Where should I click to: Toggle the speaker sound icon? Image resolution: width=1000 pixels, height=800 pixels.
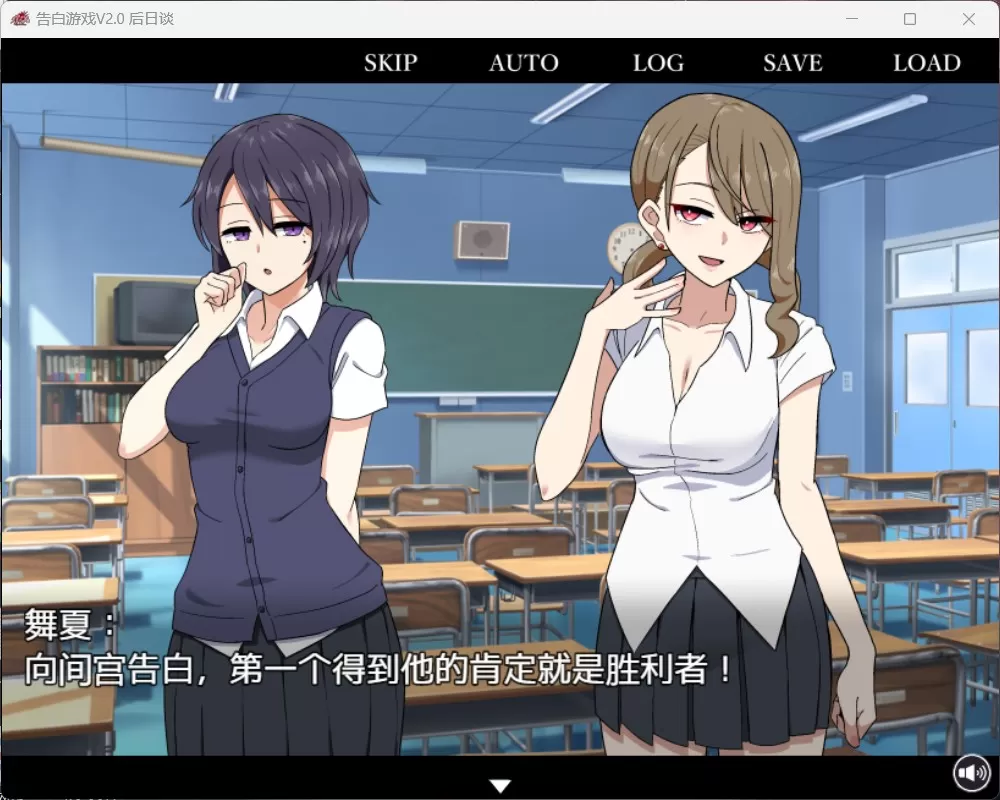(x=970, y=772)
